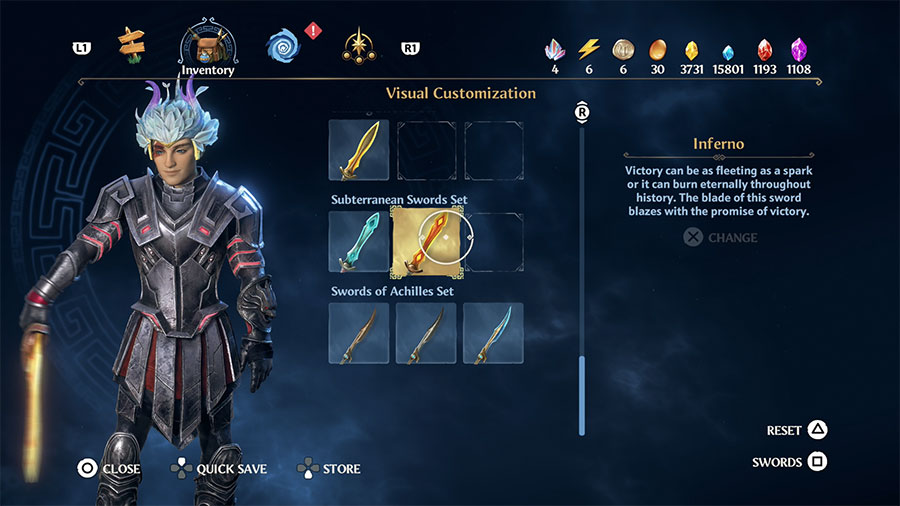Select the blue-bladed Achilles sword skin
900x506 pixels.
pos(493,333)
